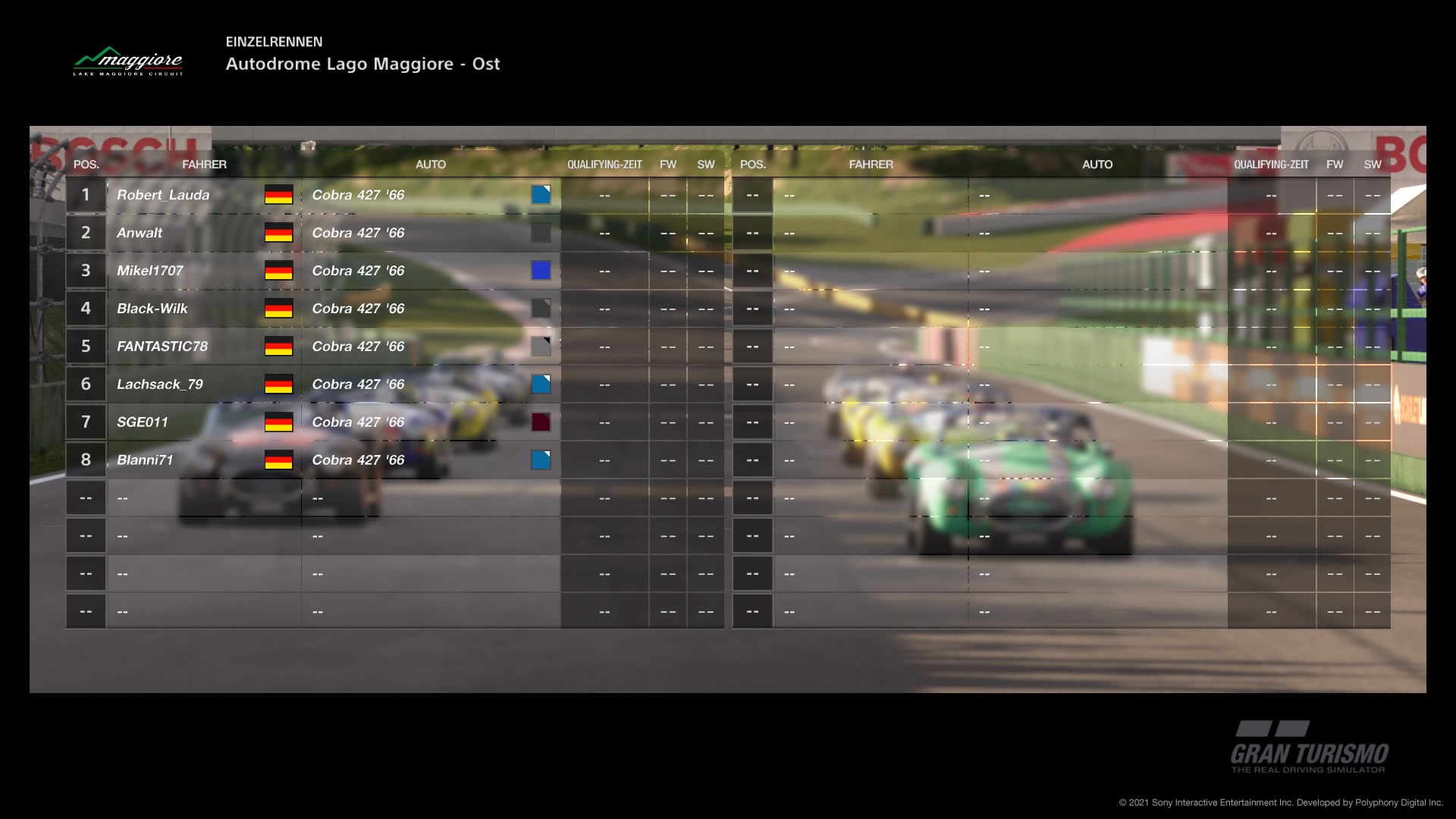Choose the Anwalt driver row

[x=140, y=233]
